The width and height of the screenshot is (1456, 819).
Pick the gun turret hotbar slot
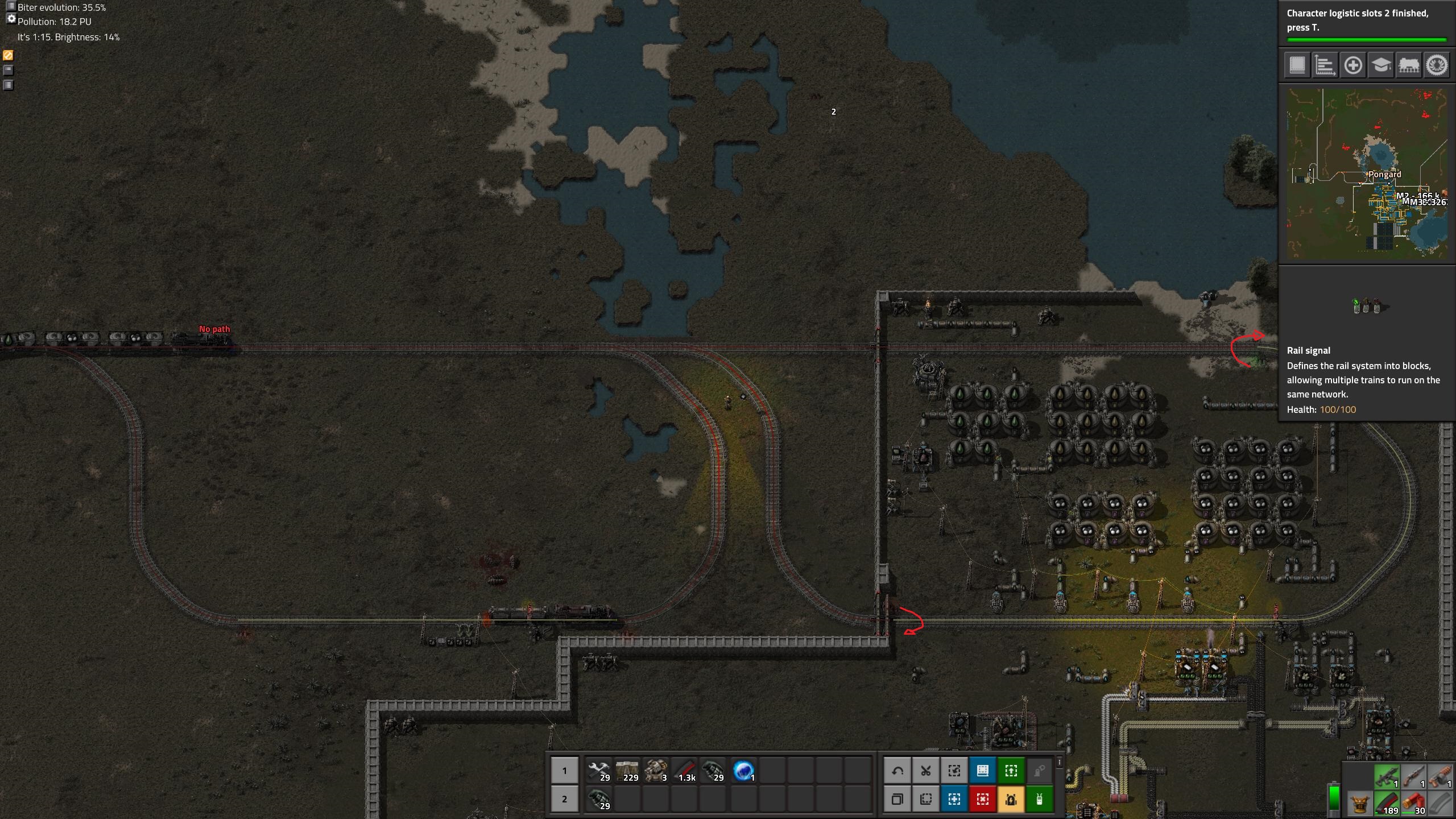tap(655, 771)
